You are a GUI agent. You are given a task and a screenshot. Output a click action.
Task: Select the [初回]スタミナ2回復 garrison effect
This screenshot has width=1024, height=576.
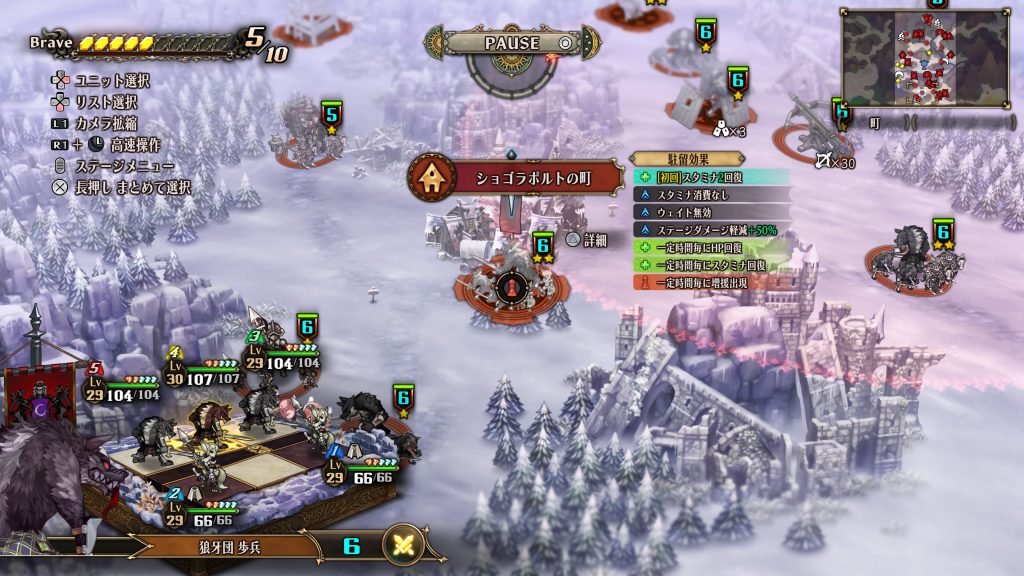coord(700,177)
